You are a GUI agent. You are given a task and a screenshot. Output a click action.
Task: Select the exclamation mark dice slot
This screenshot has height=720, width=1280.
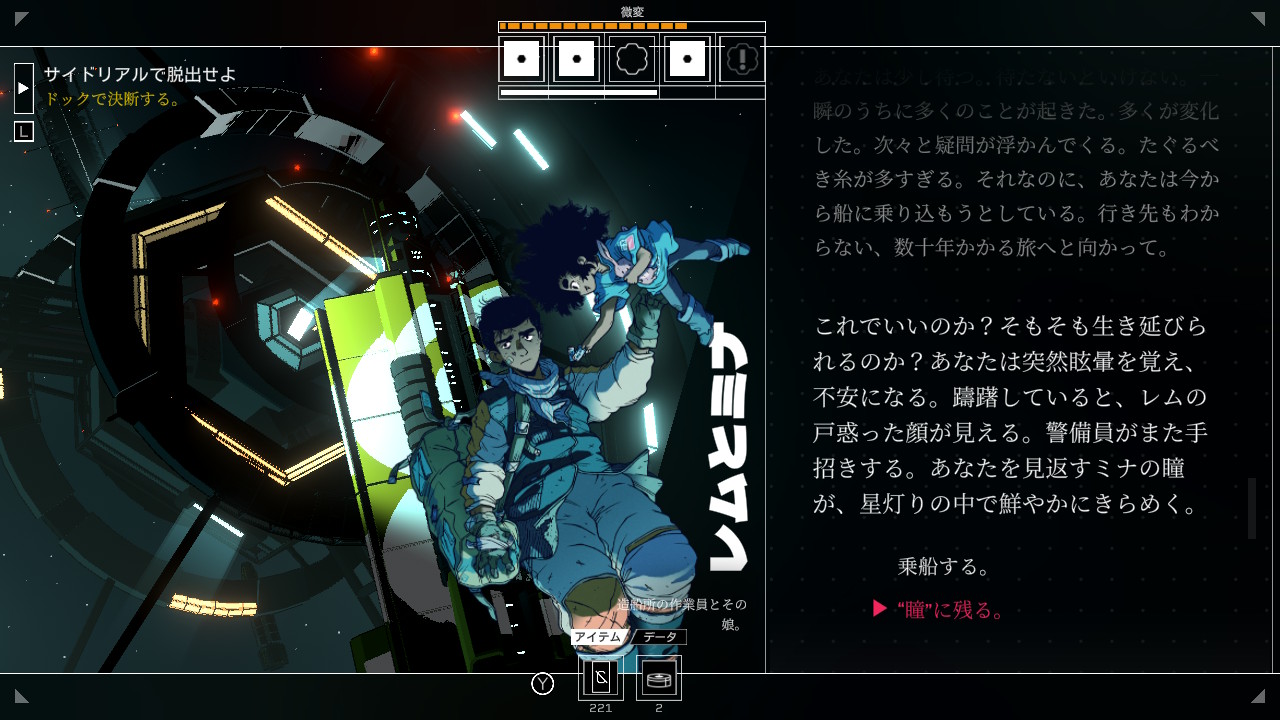[x=742, y=60]
